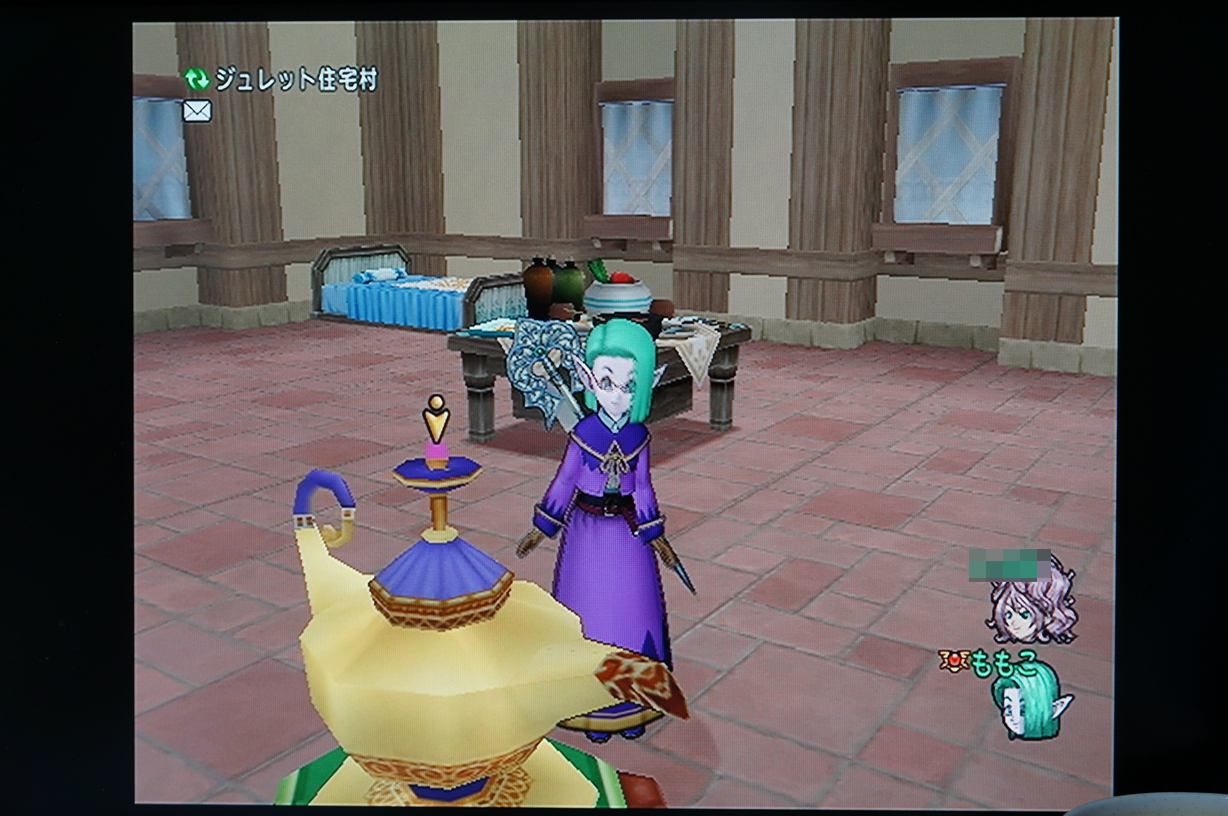Screen dimensions: 1228x816
Task: Open the mail envelope icon
Action: [x=197, y=111]
